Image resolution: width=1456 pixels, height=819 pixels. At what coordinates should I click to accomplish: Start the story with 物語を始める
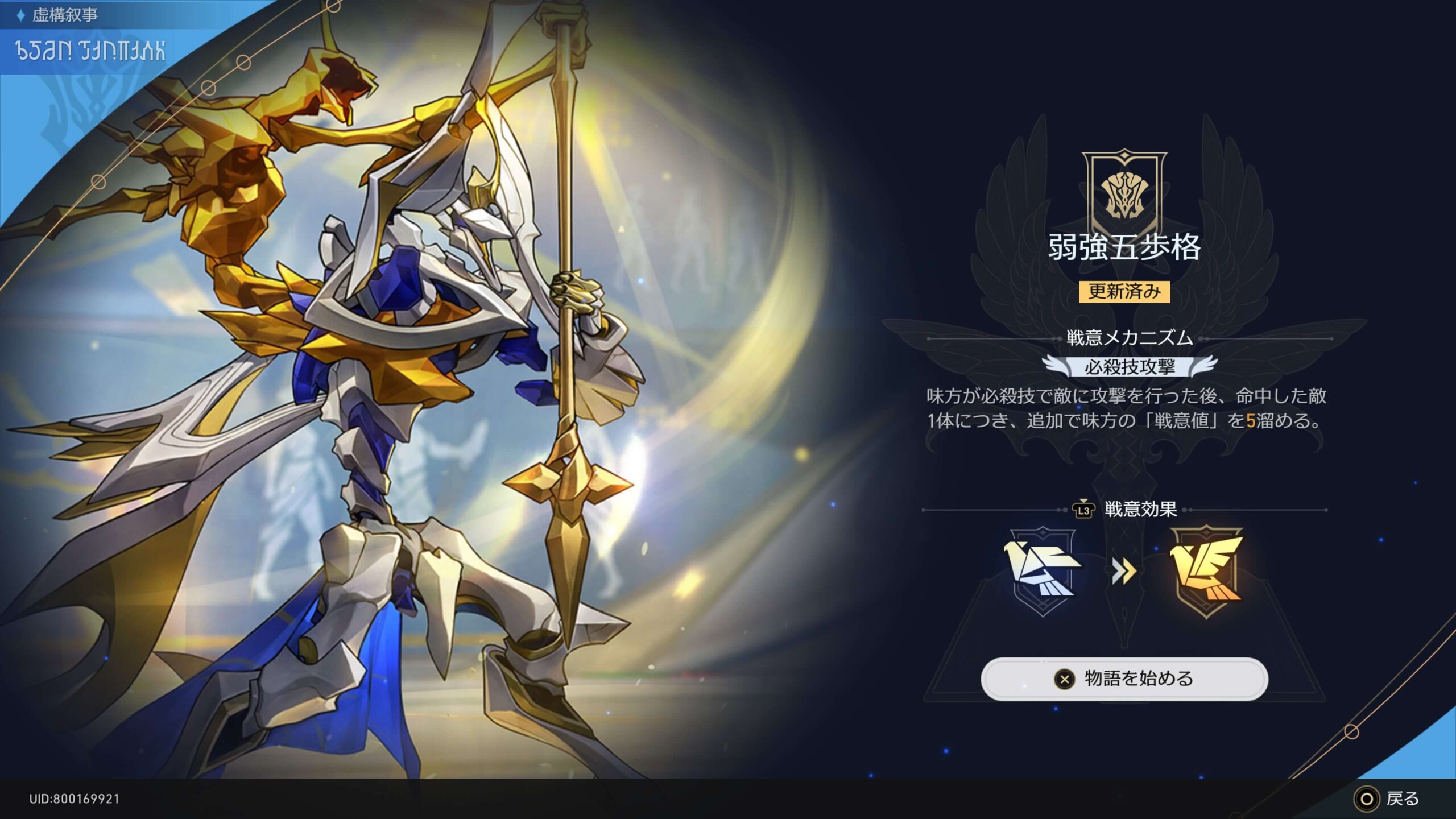(x=1124, y=679)
